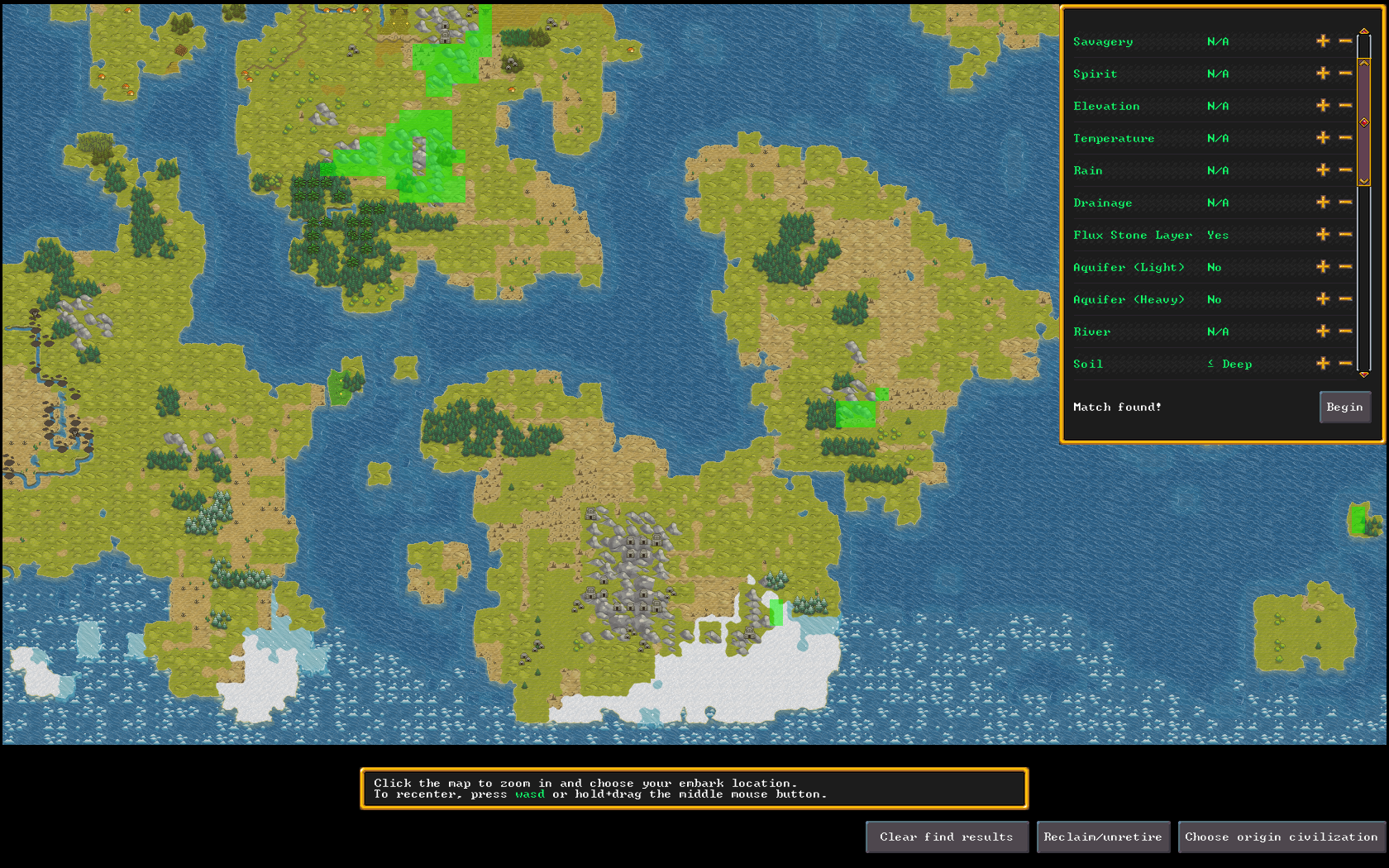Screen dimensions: 1389x868
Task: Open the Reclaim/unretire option
Action: pos(1103,837)
